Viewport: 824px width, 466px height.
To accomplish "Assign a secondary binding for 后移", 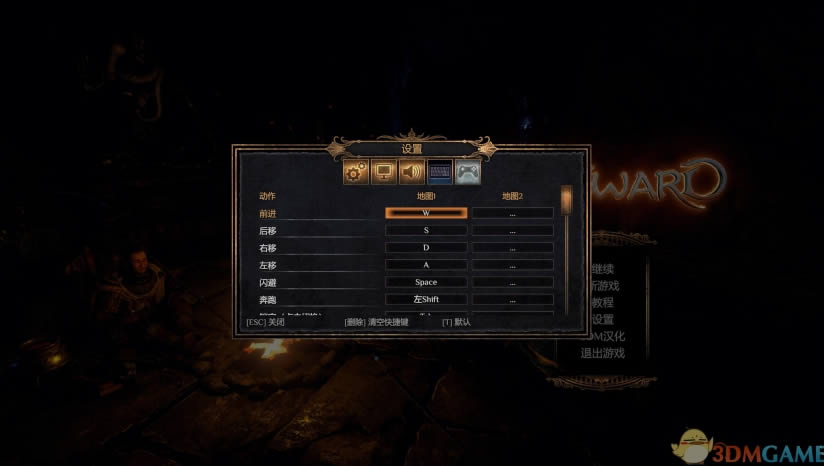I will pyautogui.click(x=512, y=230).
